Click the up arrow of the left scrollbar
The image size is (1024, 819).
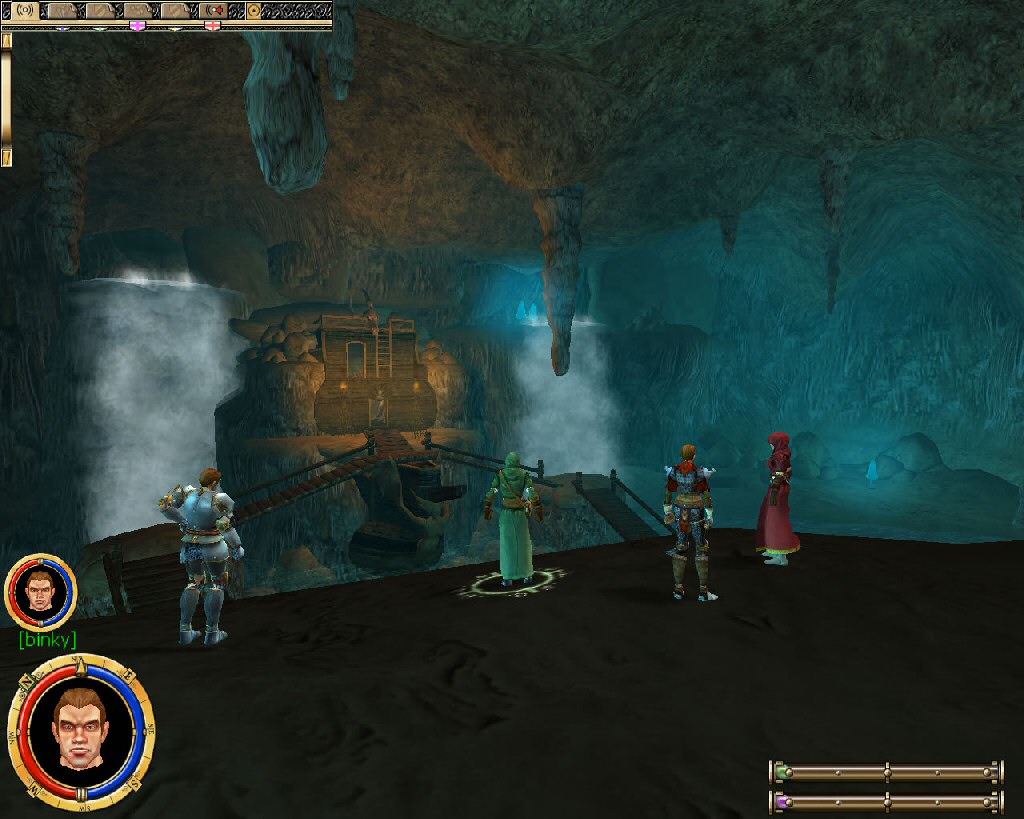click(6, 41)
